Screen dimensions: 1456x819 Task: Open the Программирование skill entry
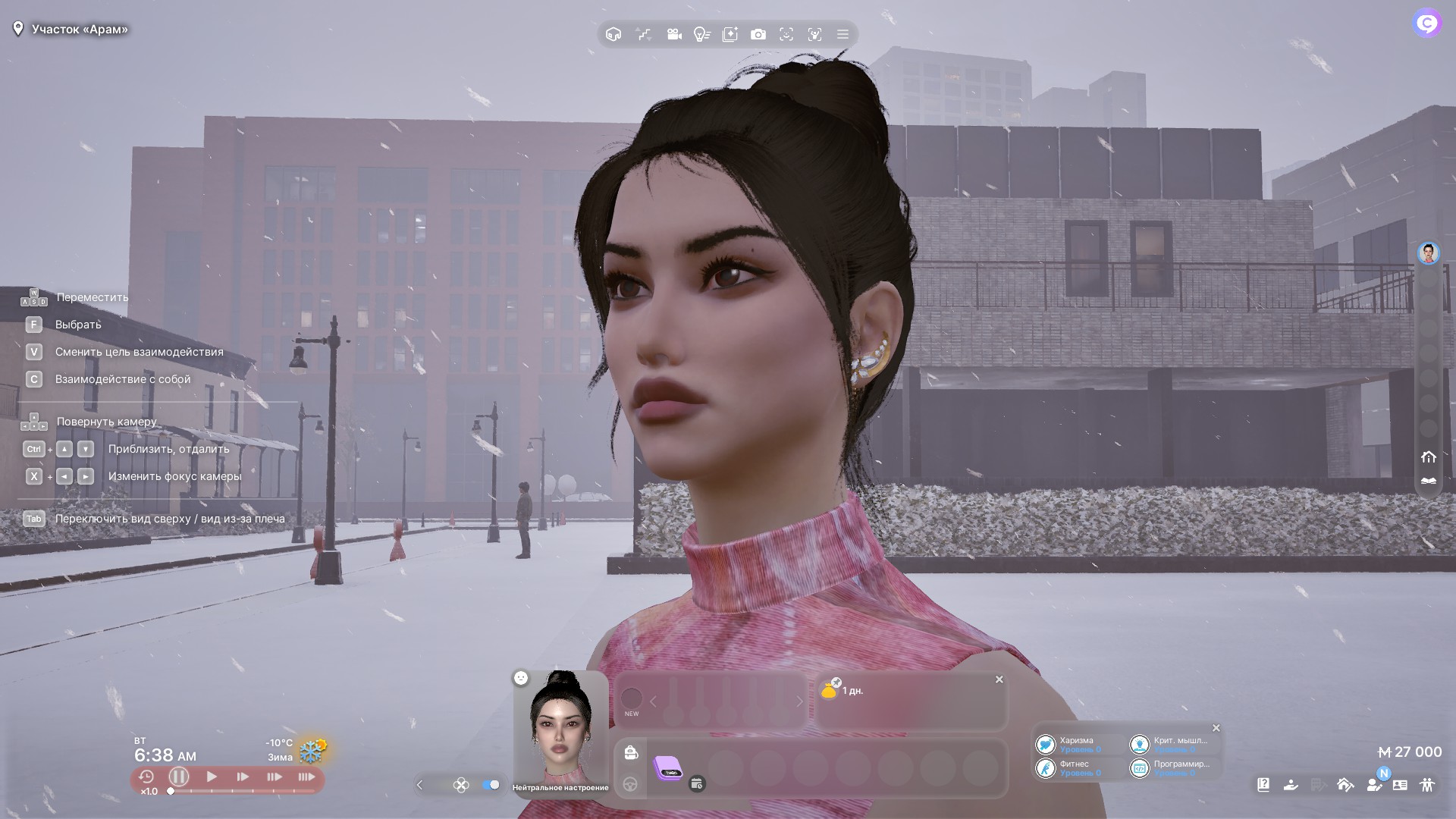point(1172,768)
